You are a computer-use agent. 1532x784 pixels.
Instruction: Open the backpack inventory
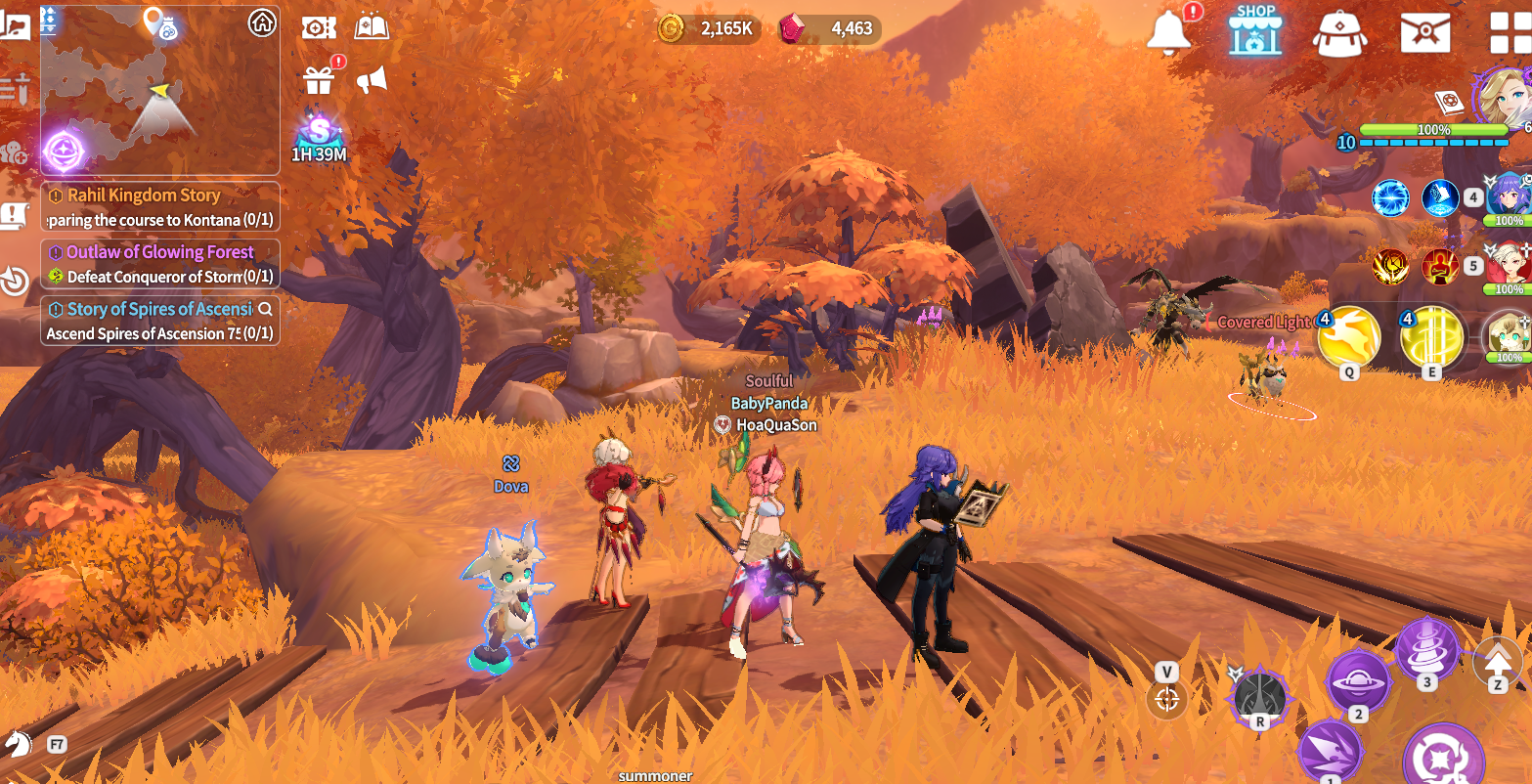click(x=1339, y=33)
